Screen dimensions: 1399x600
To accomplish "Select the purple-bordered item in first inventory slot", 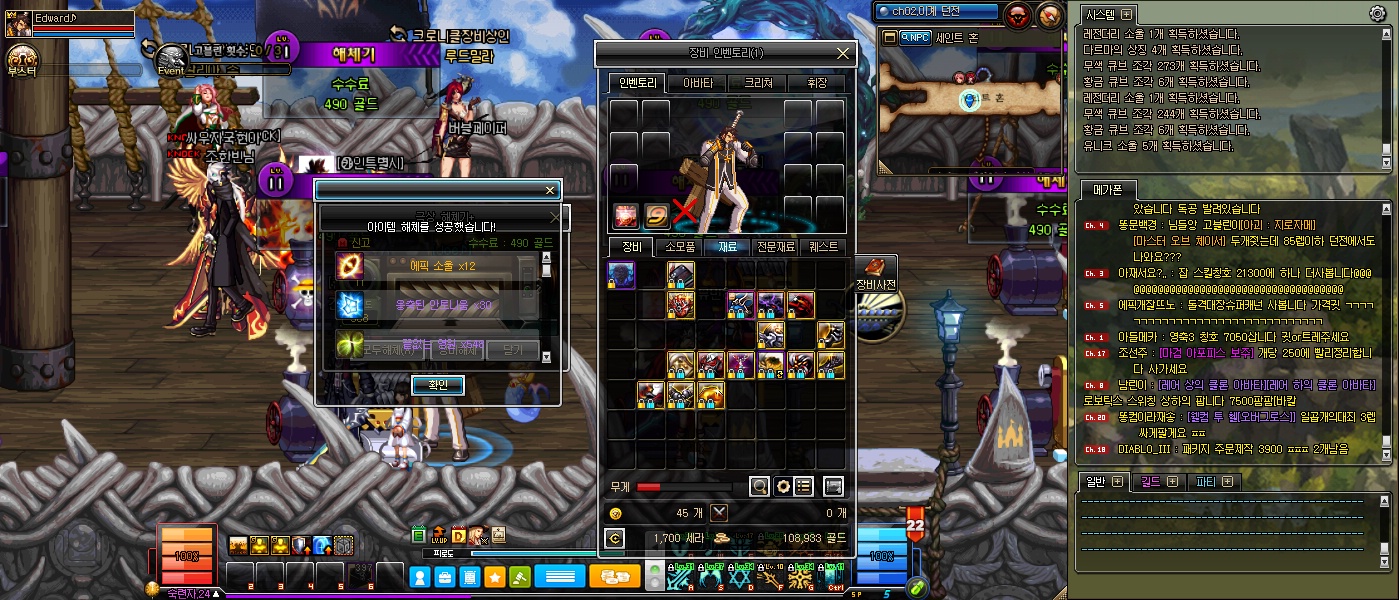I will [x=621, y=274].
